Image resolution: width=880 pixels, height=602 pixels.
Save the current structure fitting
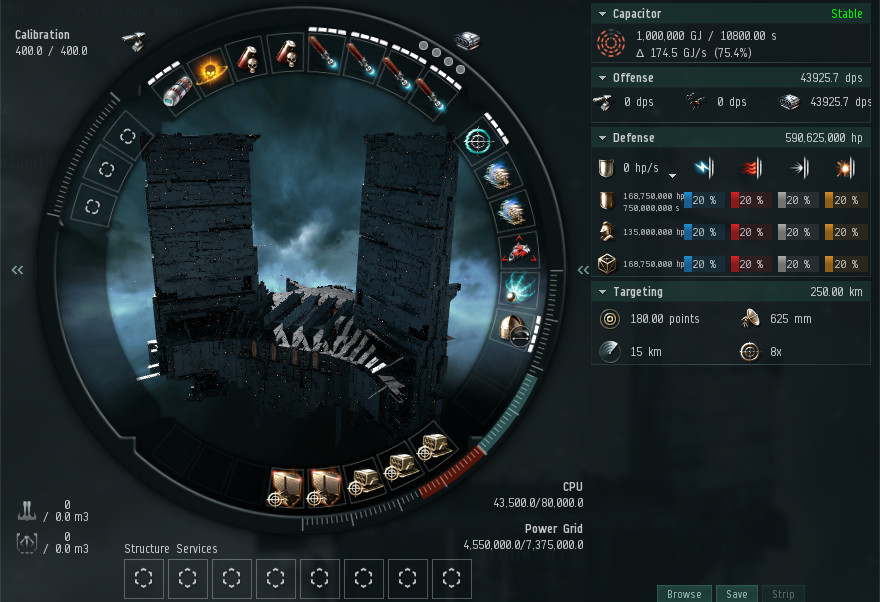(x=736, y=594)
